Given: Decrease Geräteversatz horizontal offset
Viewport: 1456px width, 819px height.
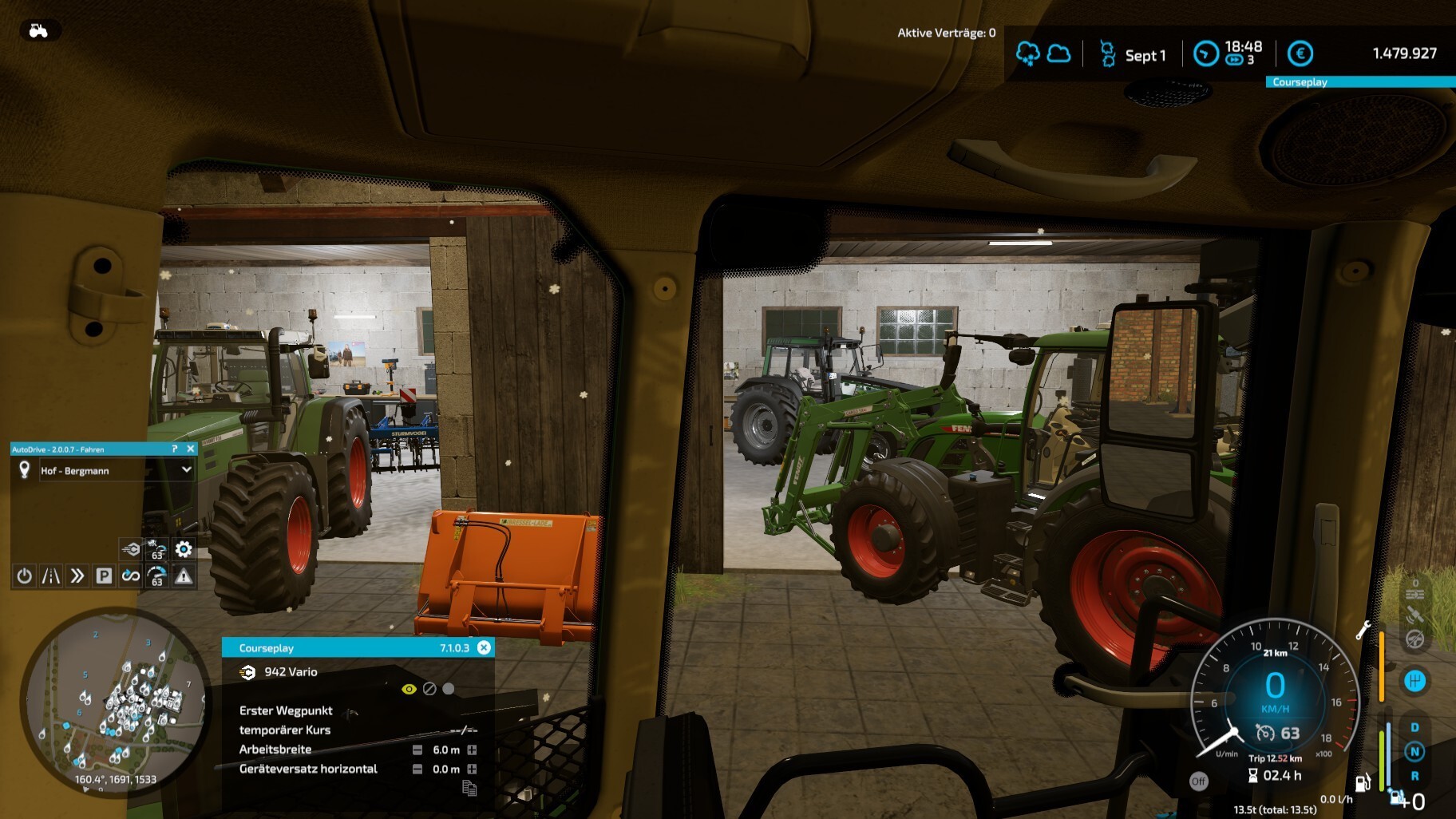Looking at the screenshot, I should point(417,769).
